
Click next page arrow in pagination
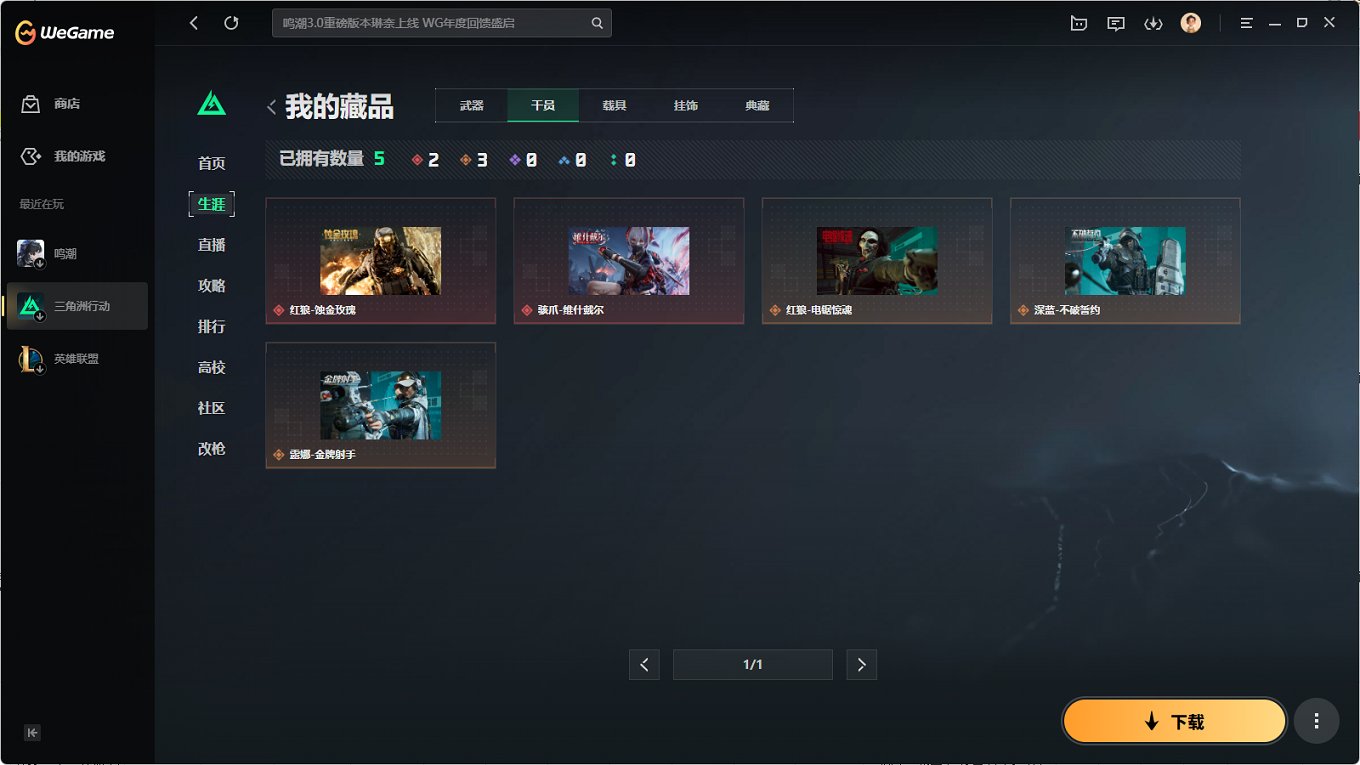click(x=861, y=664)
